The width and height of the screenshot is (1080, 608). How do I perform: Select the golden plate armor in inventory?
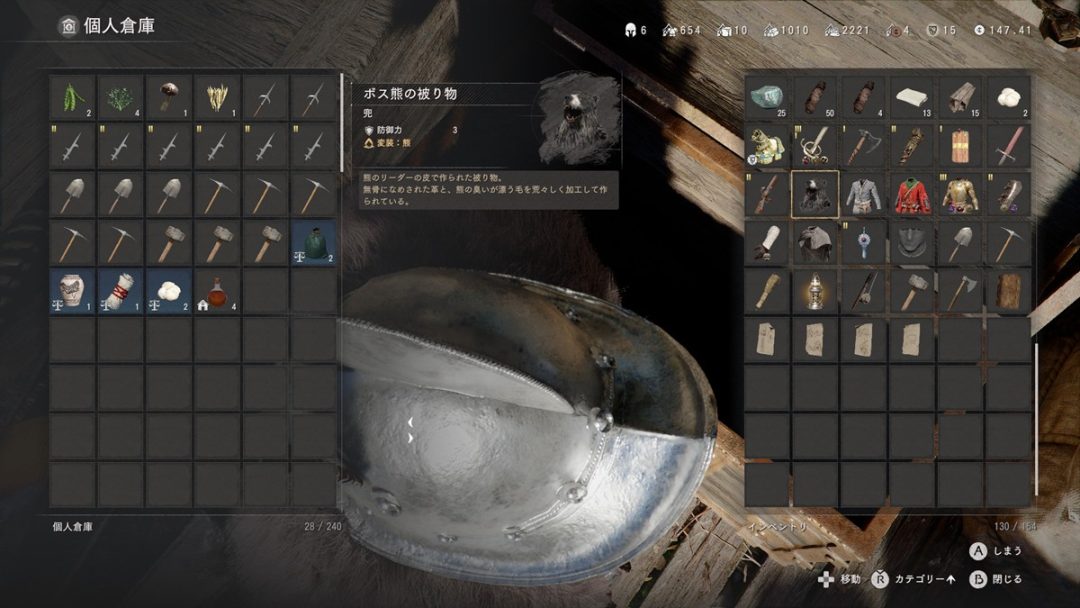tap(960, 194)
